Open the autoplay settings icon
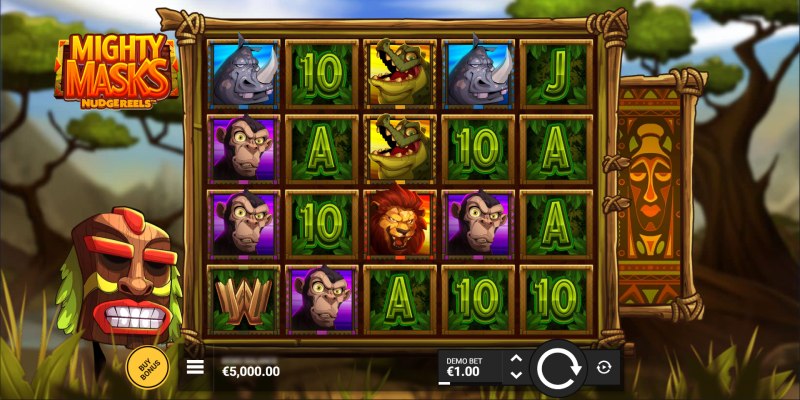 603,368
